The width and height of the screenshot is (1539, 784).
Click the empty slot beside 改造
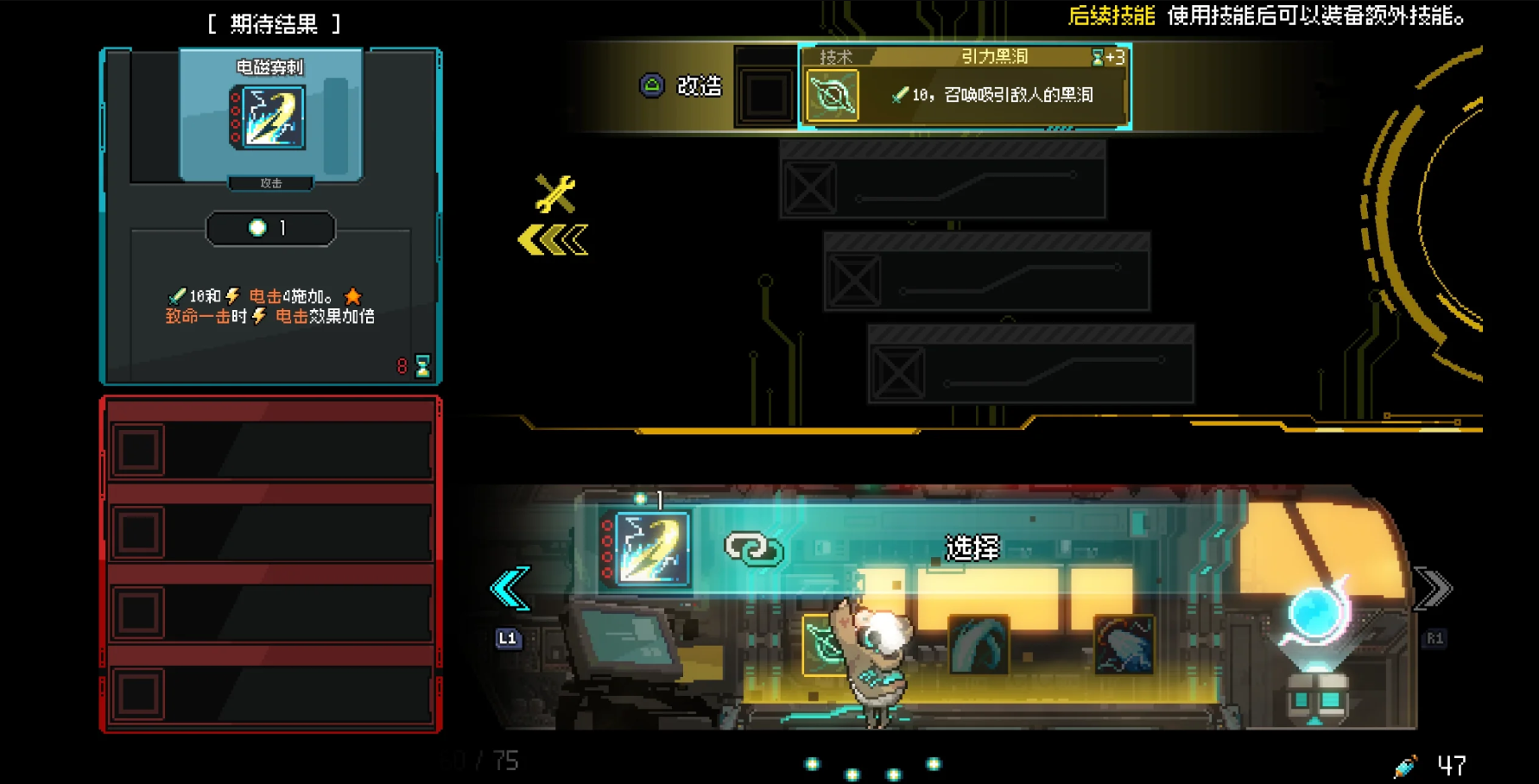[x=765, y=94]
